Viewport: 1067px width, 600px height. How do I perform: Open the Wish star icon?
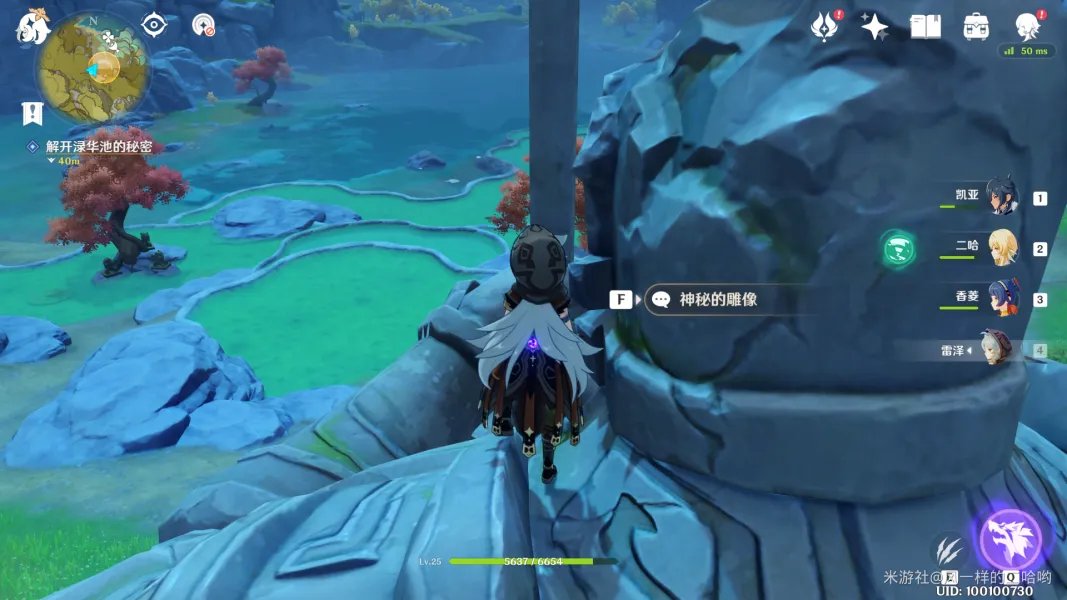coord(875,27)
